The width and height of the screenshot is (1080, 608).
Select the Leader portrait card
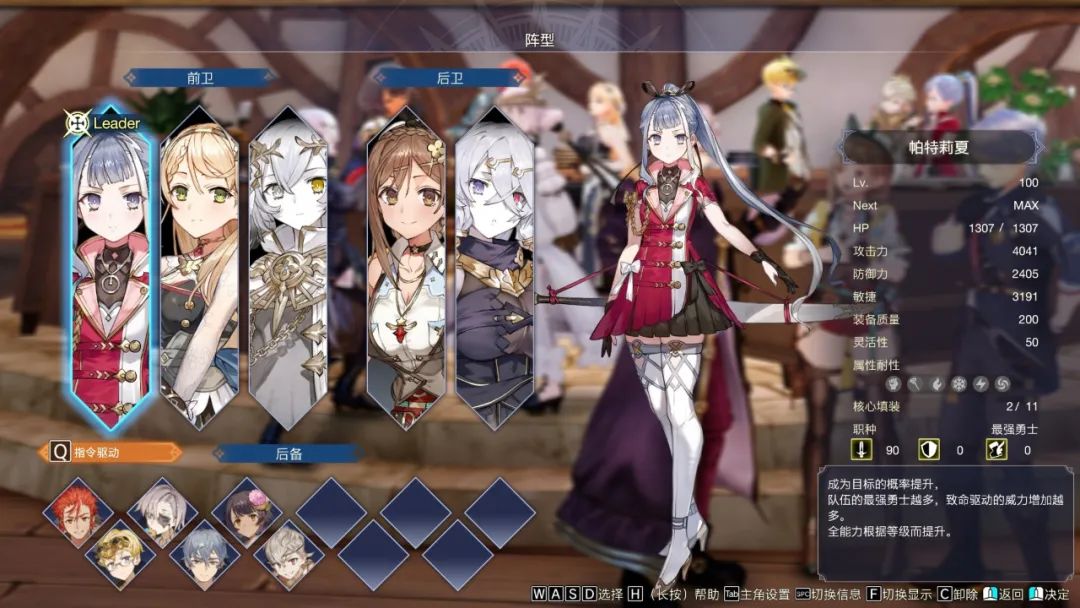coord(111,270)
